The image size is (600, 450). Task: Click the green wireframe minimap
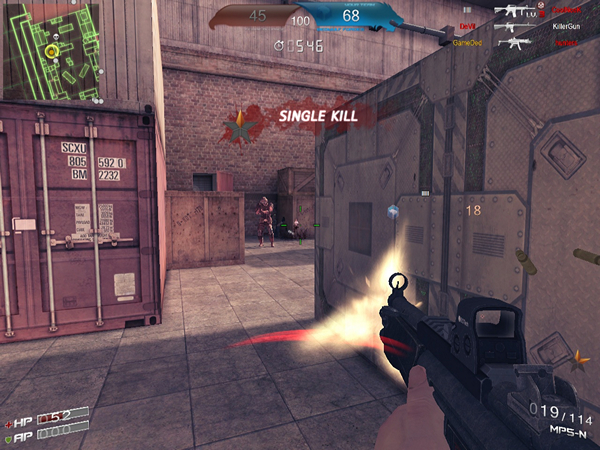tap(51, 52)
